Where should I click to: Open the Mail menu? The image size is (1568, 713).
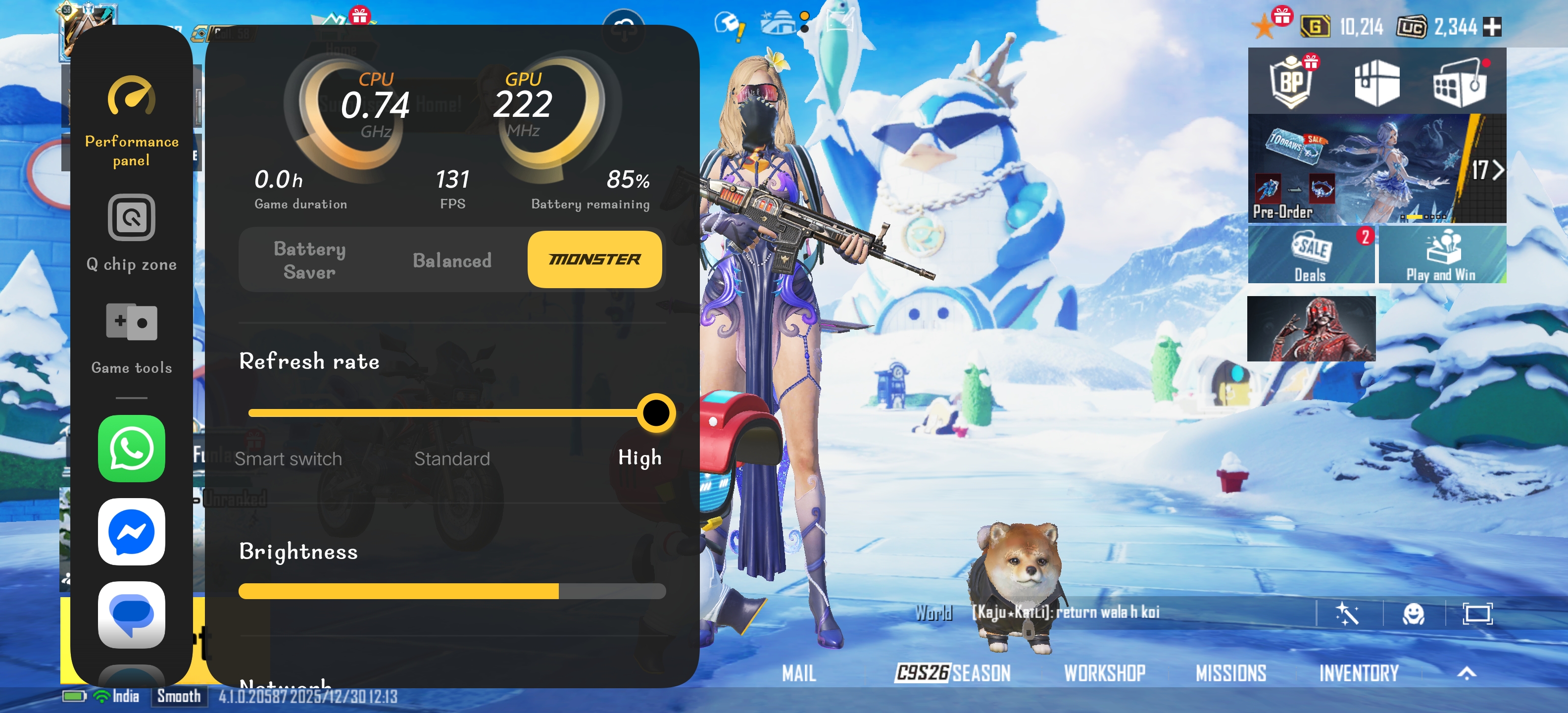click(799, 673)
